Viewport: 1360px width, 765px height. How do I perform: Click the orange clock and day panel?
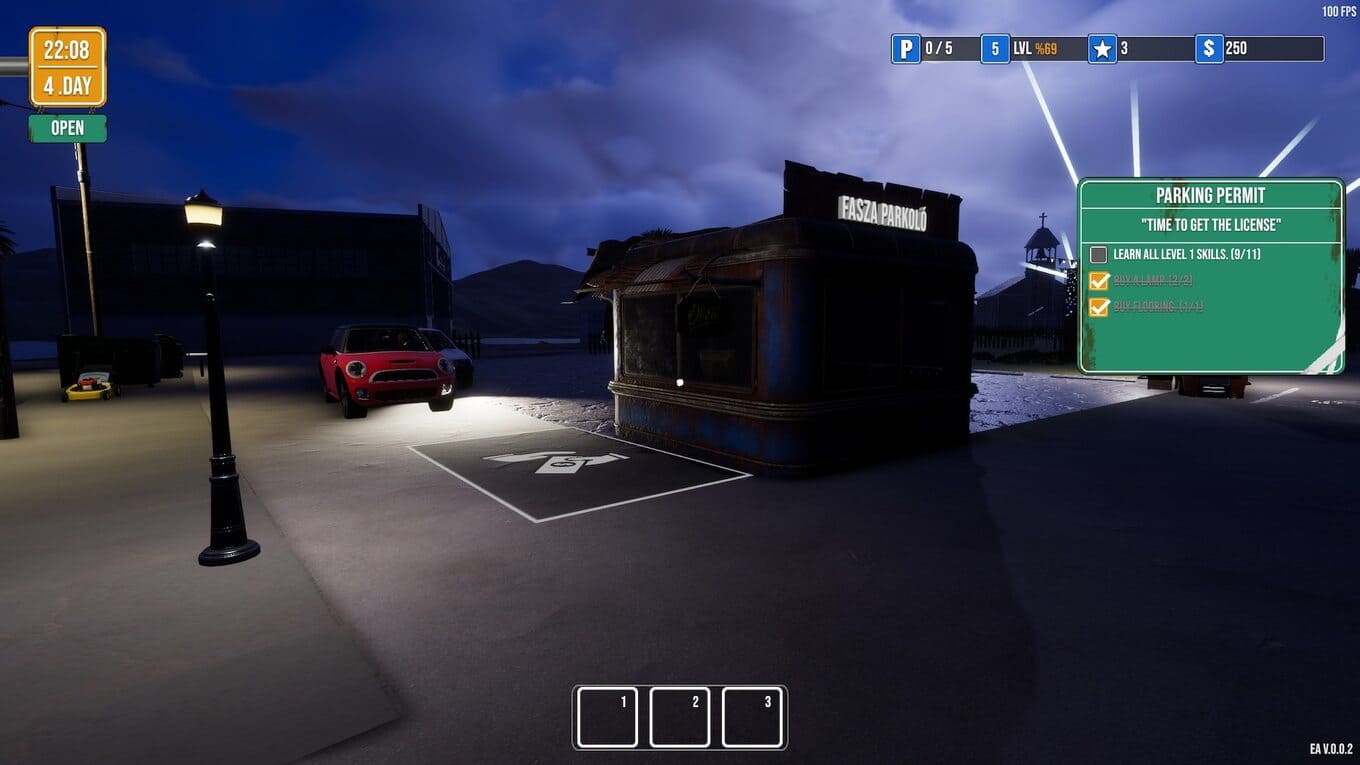coord(67,67)
